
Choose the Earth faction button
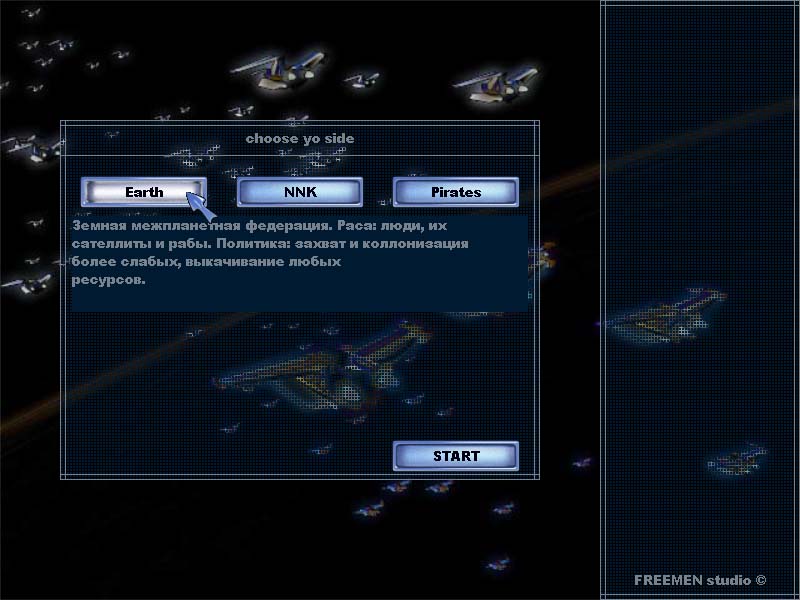(x=144, y=191)
